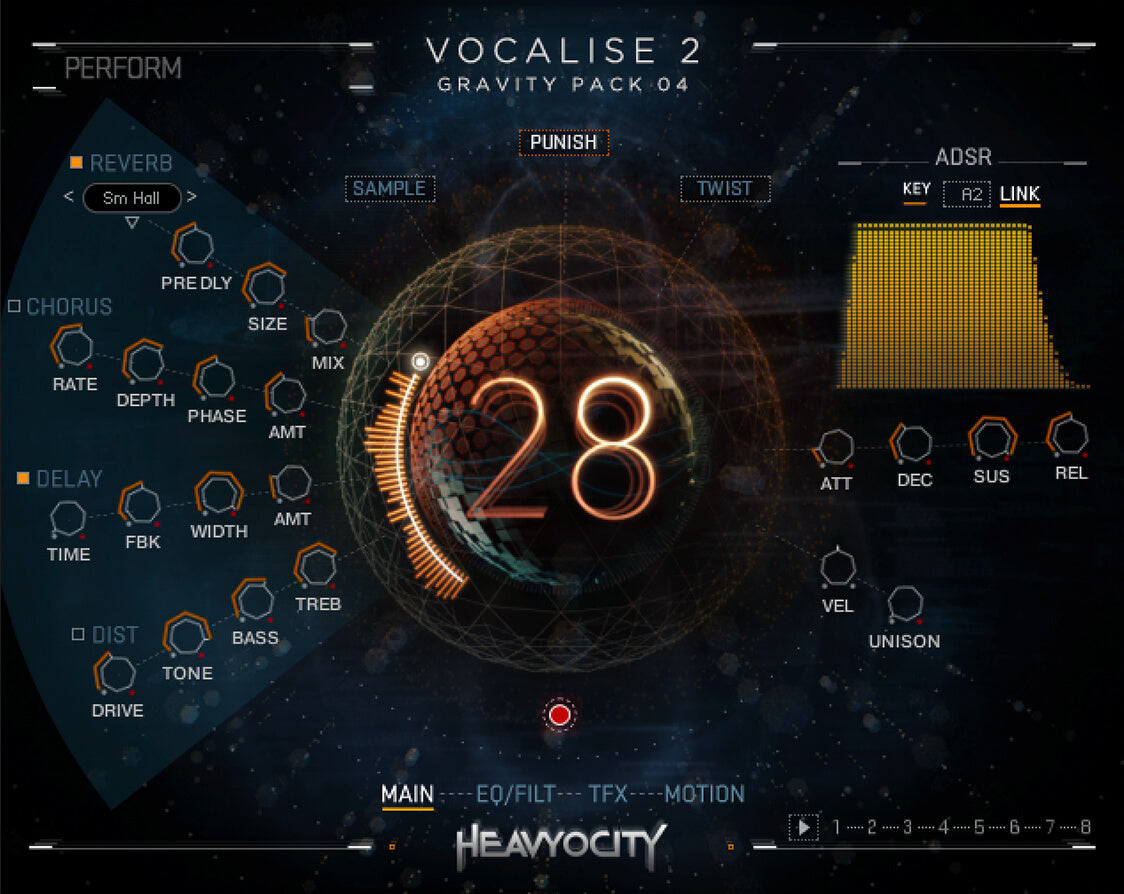Switch to the EQ/FILT page
1124x894 pixels.
[x=514, y=794]
